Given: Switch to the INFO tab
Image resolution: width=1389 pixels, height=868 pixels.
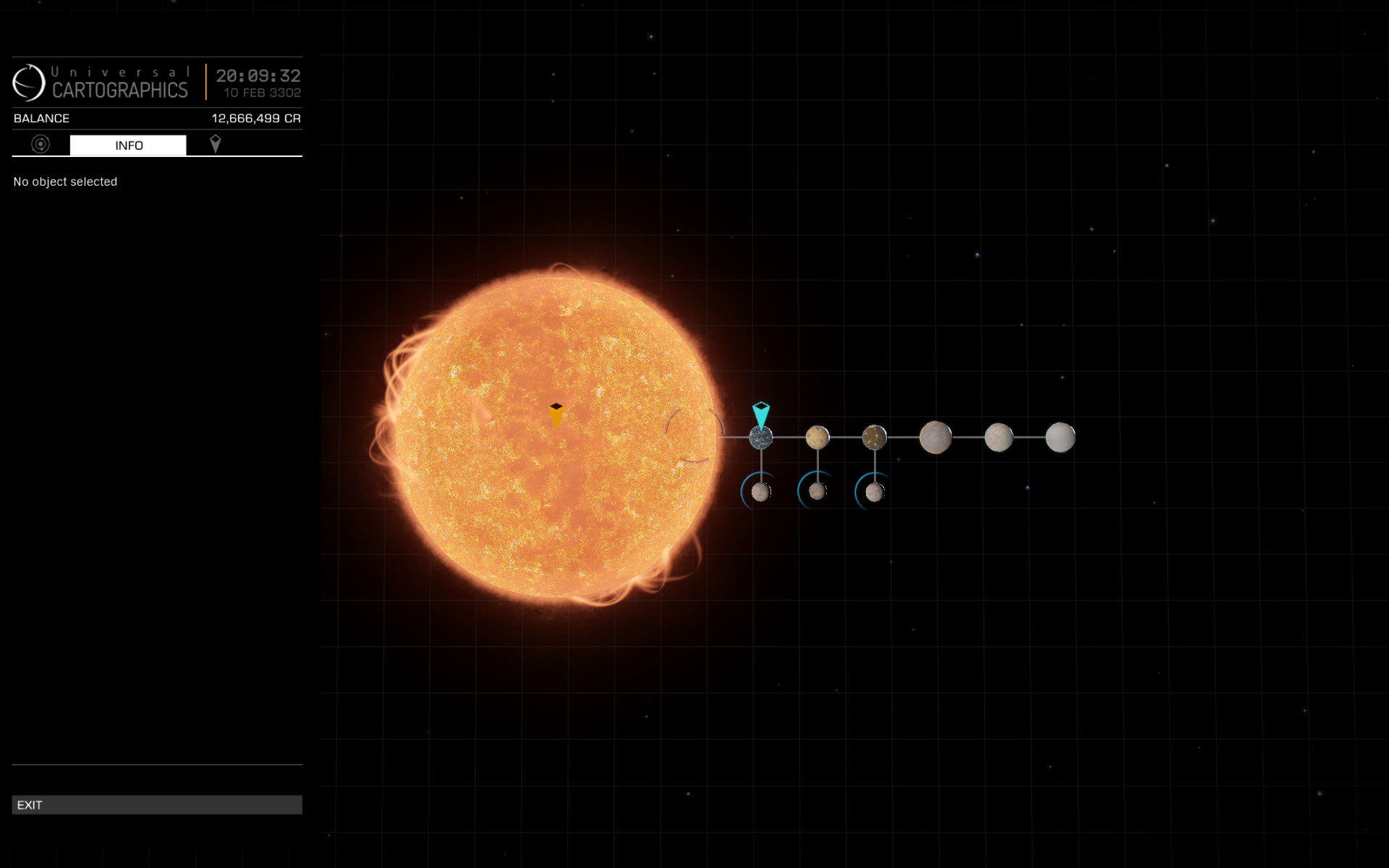Looking at the screenshot, I should 128,145.
